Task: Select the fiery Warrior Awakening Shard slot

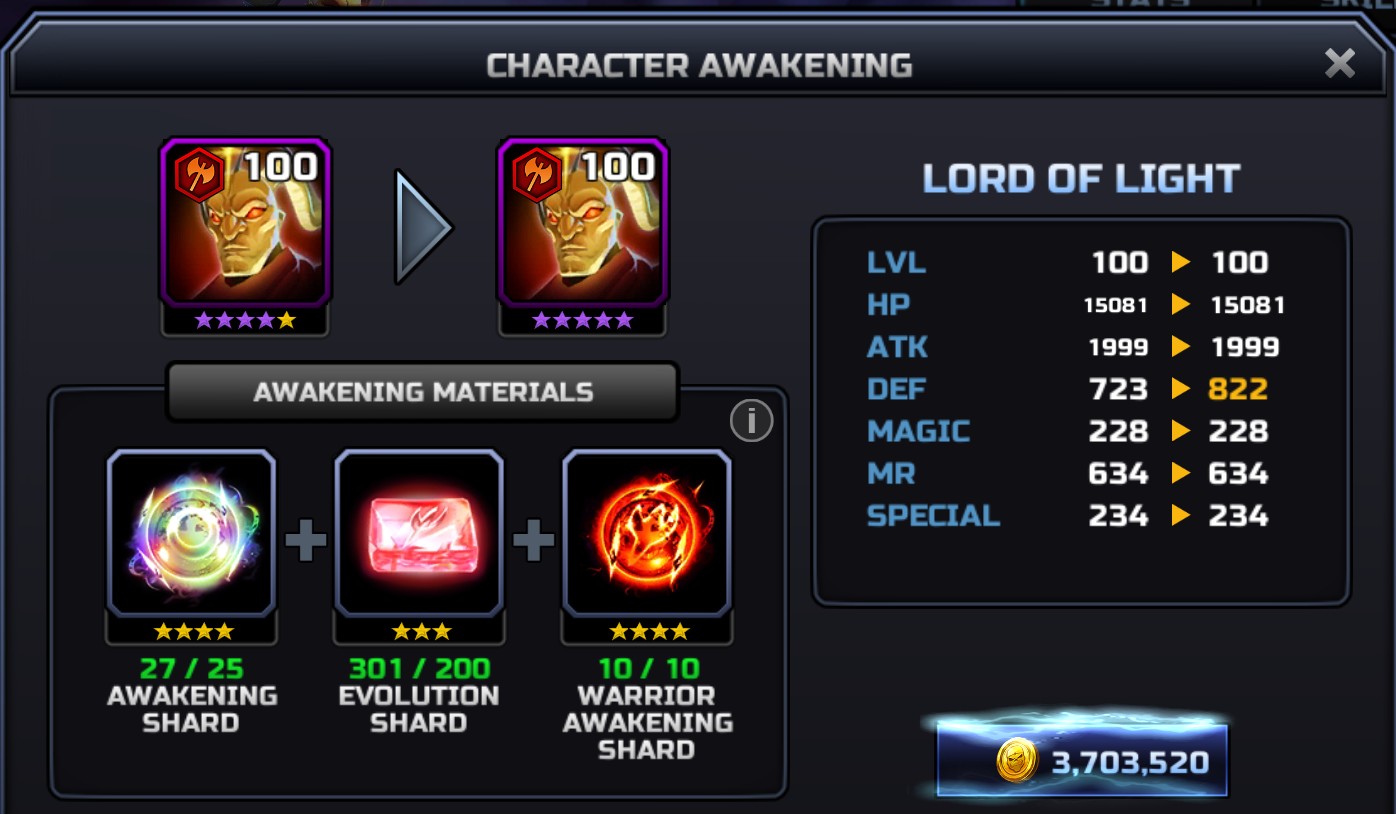Action: point(647,533)
